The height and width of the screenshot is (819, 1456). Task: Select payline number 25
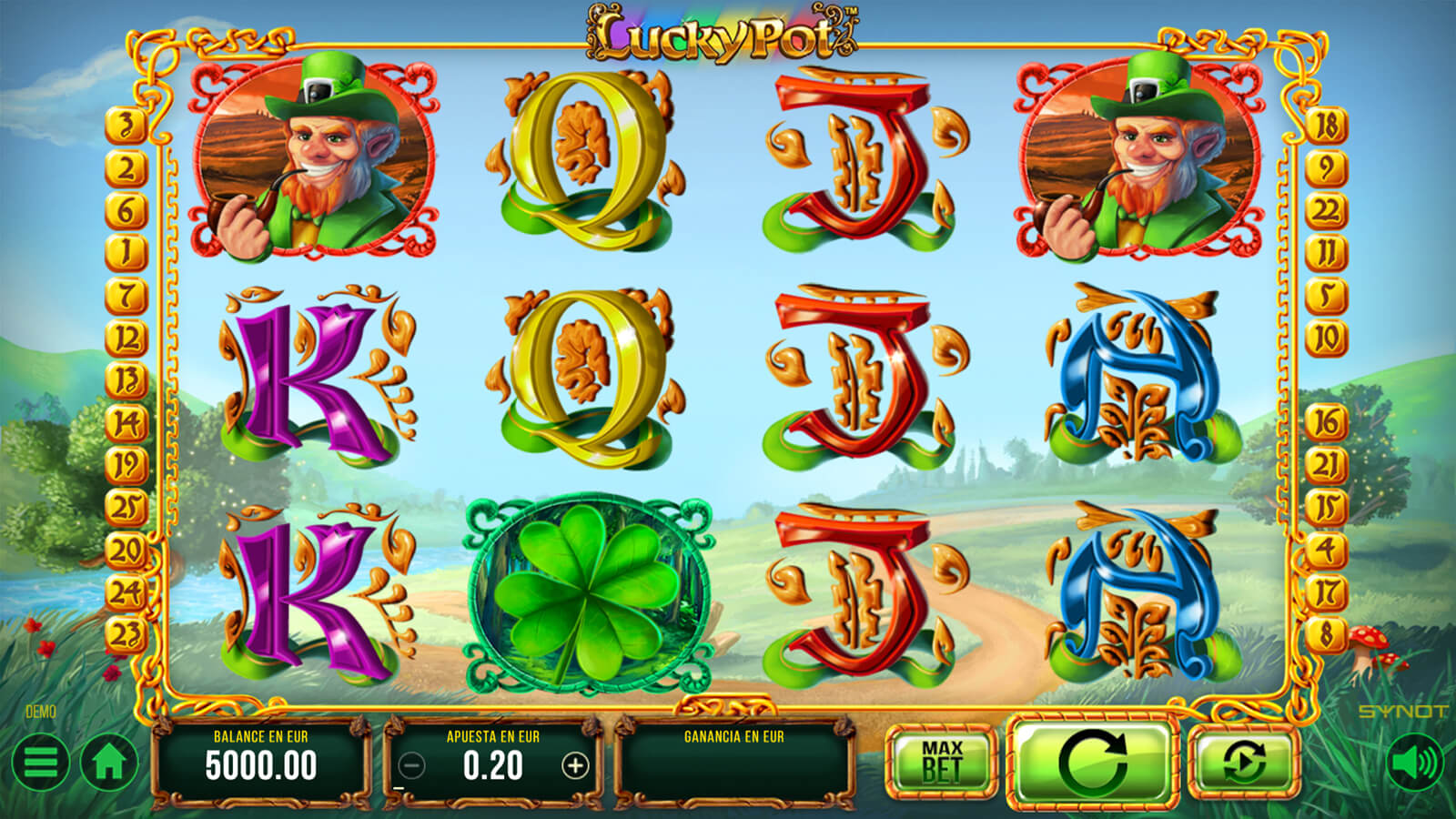point(126,507)
